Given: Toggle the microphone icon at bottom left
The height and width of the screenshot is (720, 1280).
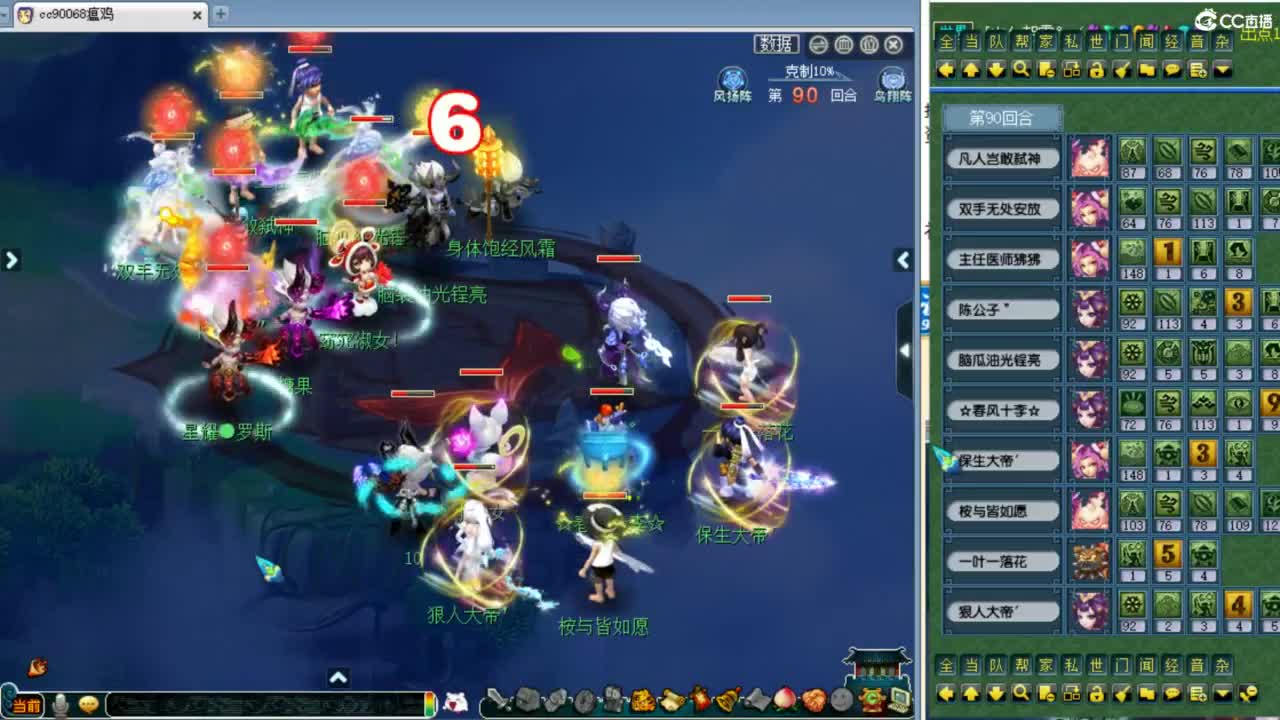Looking at the screenshot, I should click(x=62, y=703).
